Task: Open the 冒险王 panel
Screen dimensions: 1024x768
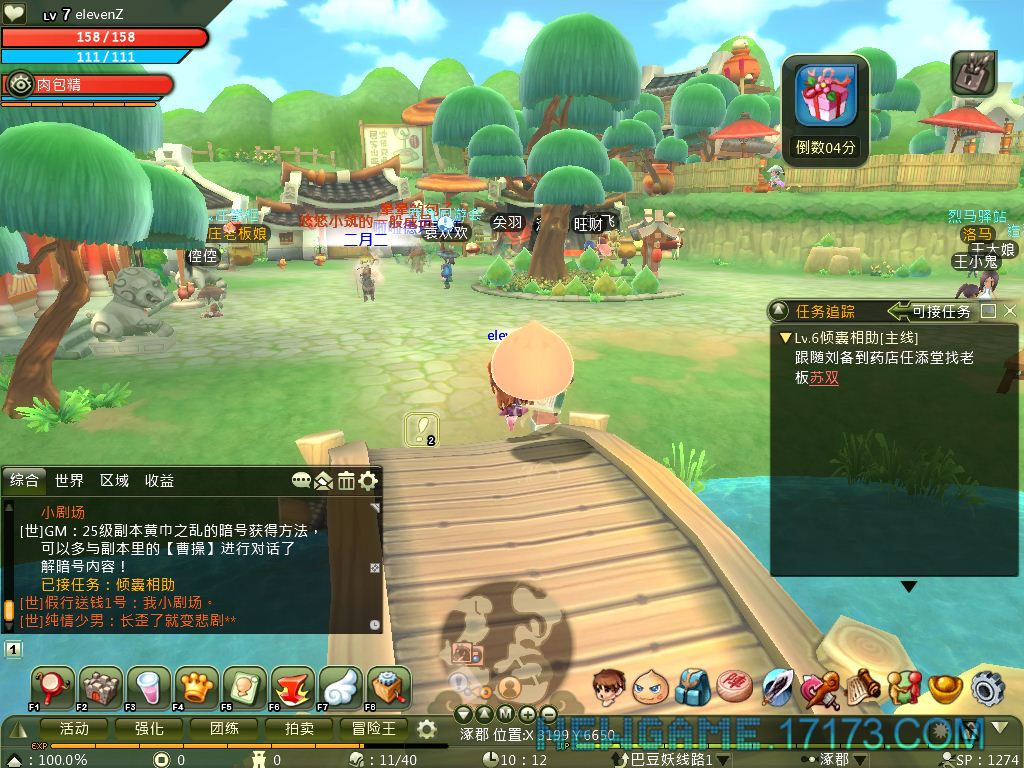Action: [375, 729]
